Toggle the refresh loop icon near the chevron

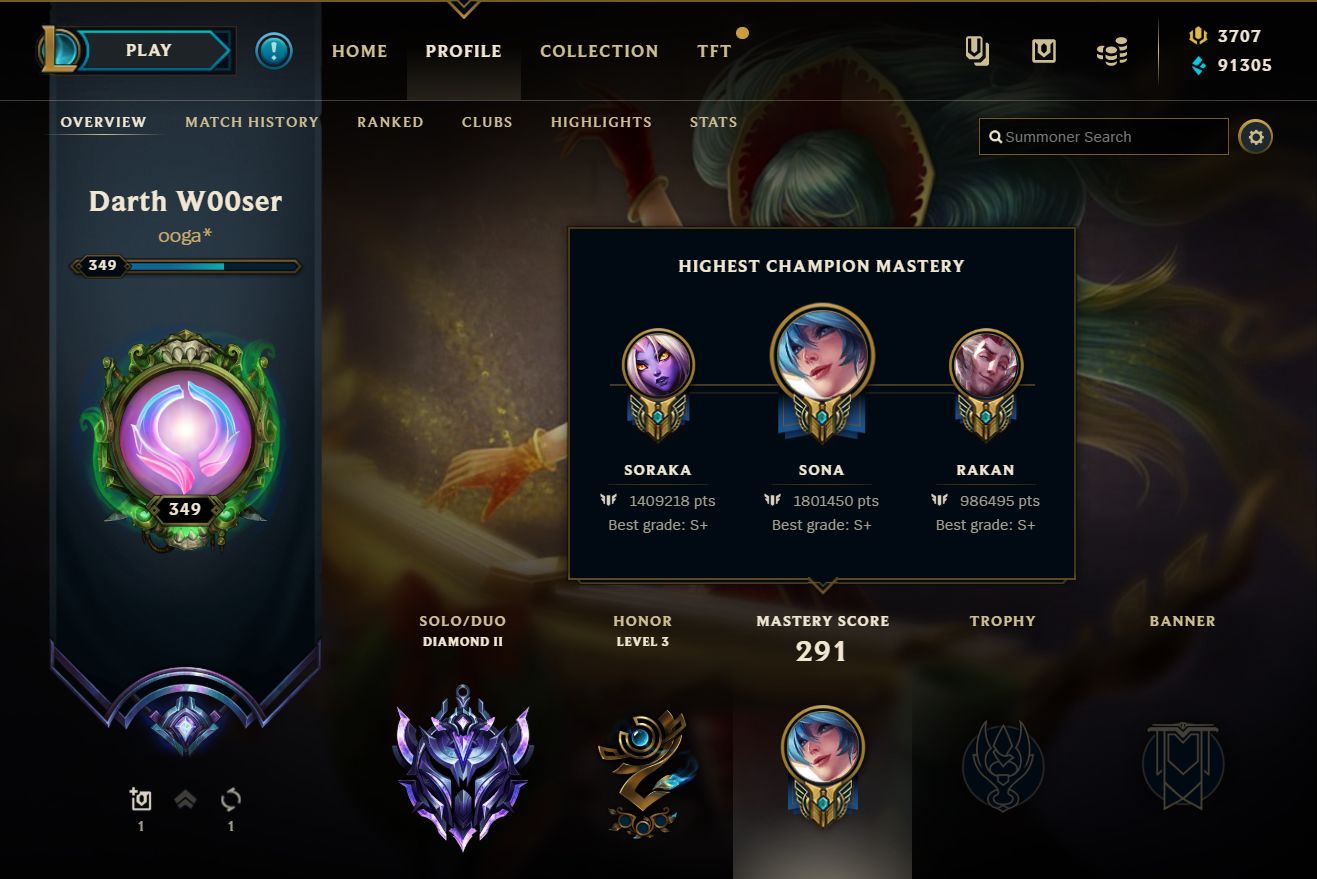[x=231, y=799]
